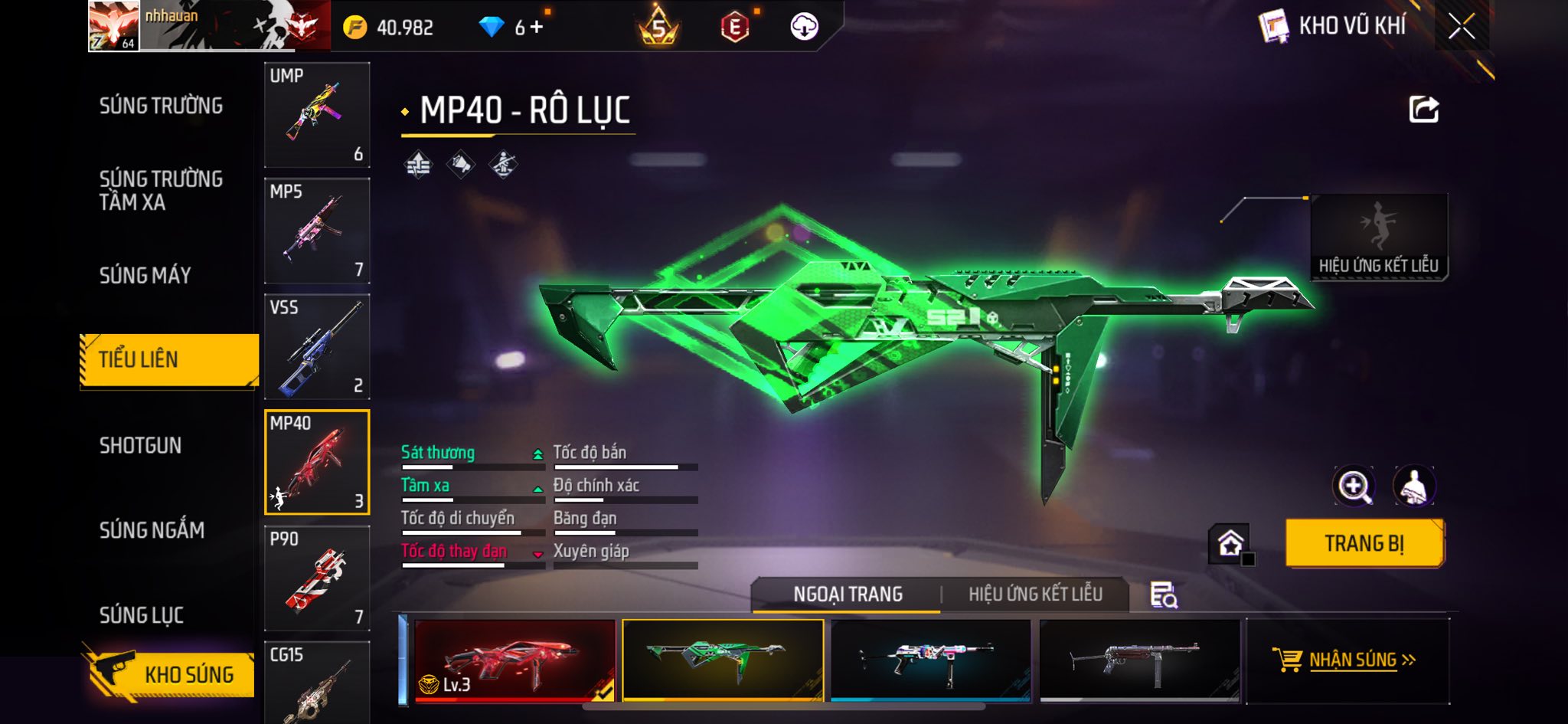Open the SÚNG MÁY category
The height and width of the screenshot is (724, 1568).
(145, 275)
